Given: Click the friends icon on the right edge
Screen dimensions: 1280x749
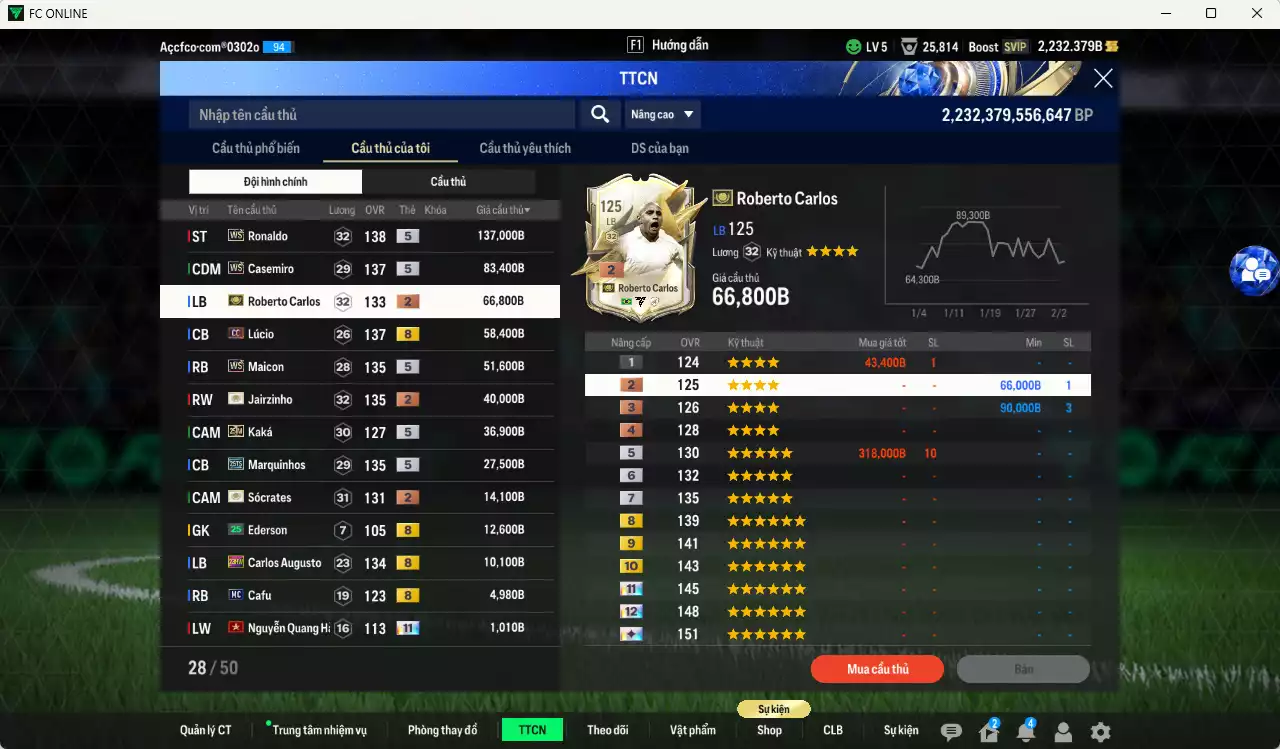Looking at the screenshot, I should point(1254,272).
